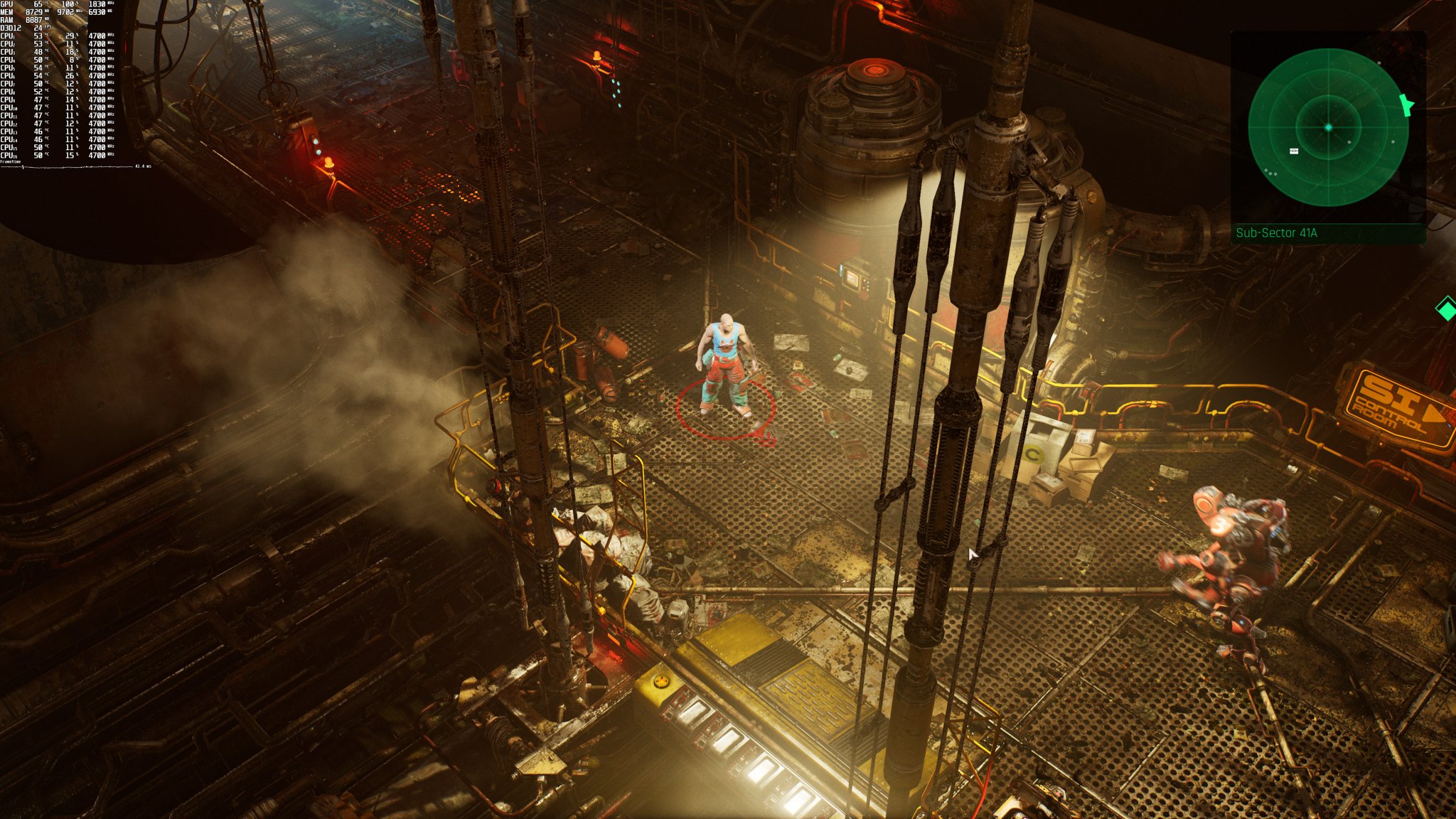Click the green circular radar minimap
Viewport: 1456px width, 819px height.
pyautogui.click(x=1328, y=127)
